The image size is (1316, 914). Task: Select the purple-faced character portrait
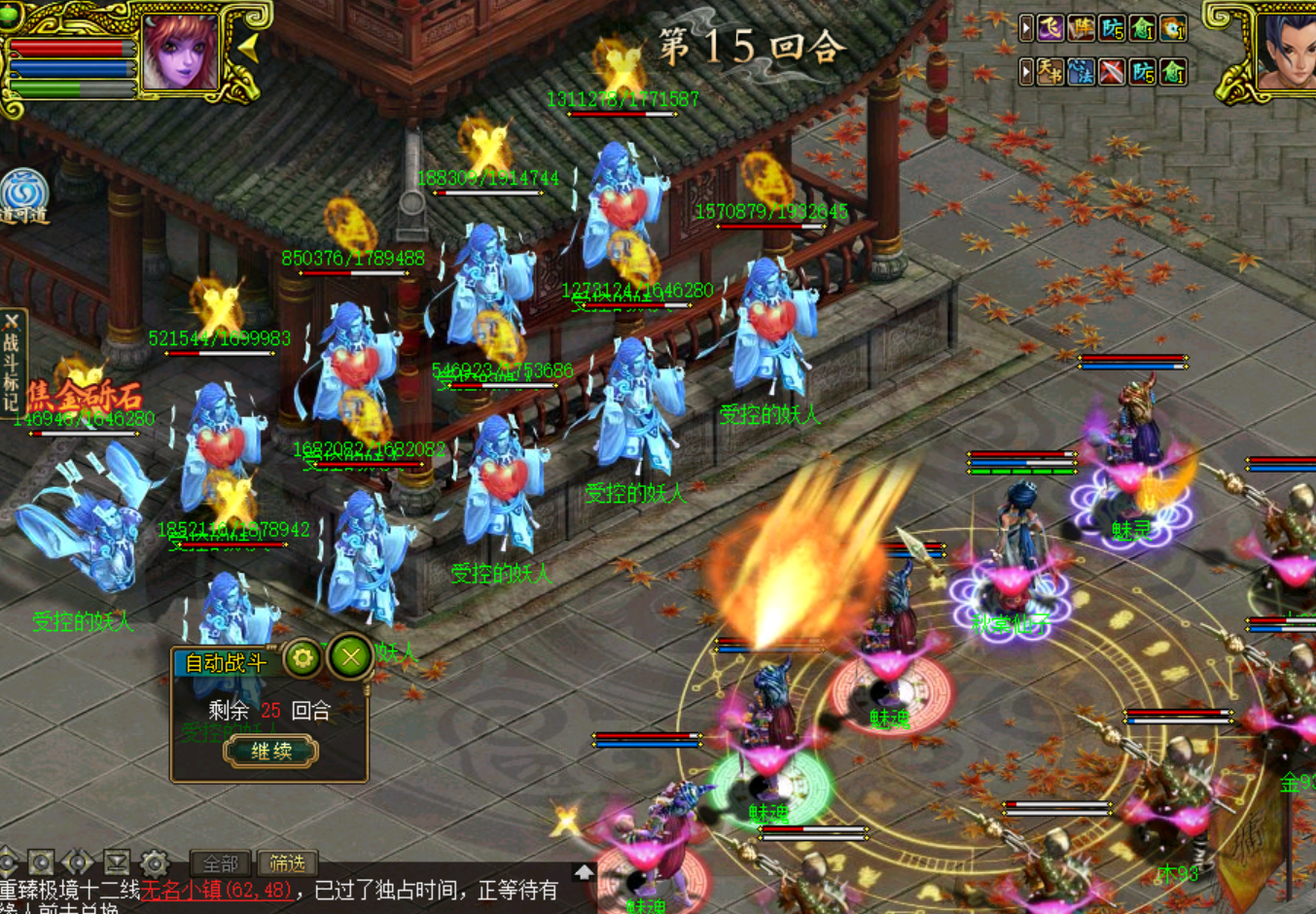click(x=180, y=53)
